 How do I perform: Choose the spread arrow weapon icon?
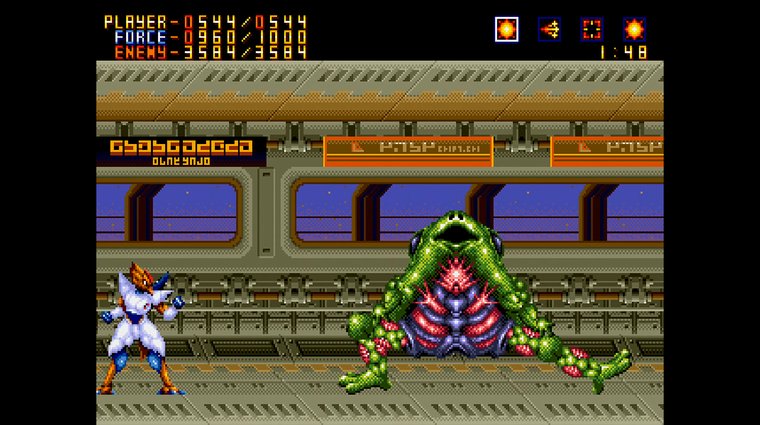click(x=549, y=29)
